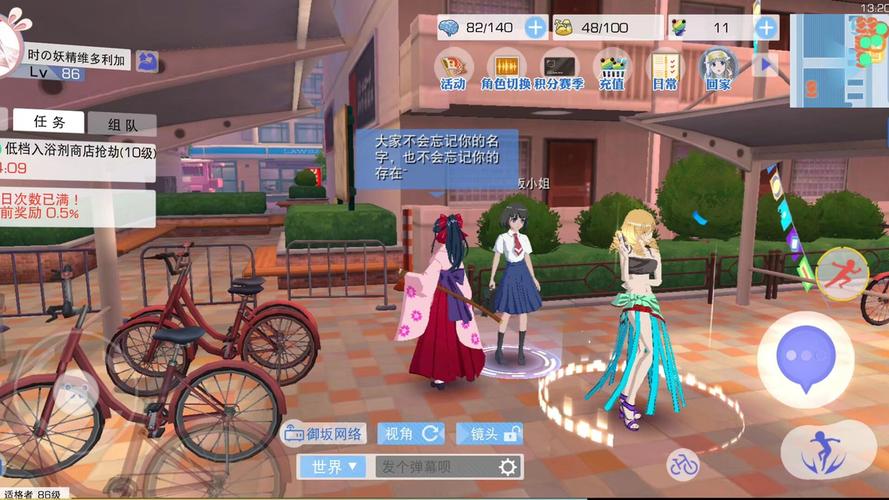The image size is (889, 500).
Task: Switch to the 组队 team tab
Action: click(x=121, y=124)
